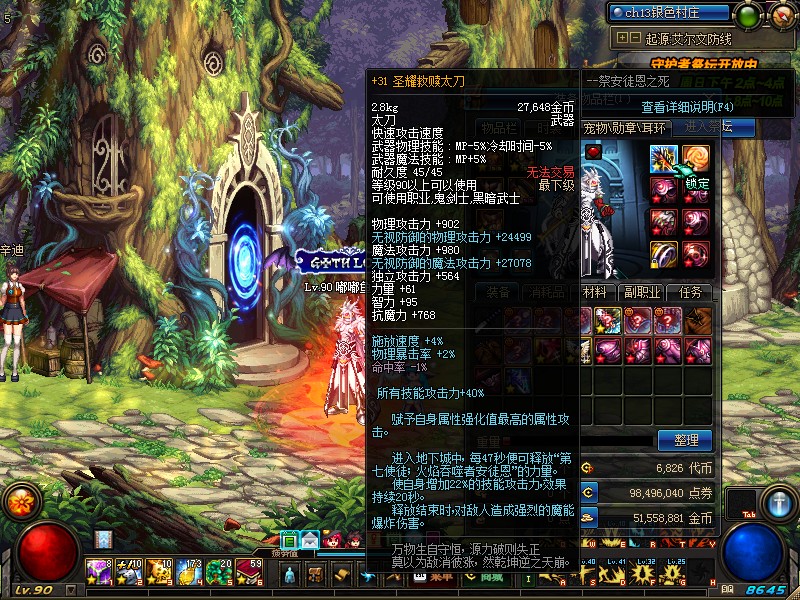Click the 整理 sort button in inventory
The height and width of the screenshot is (600, 800).
coord(685,440)
